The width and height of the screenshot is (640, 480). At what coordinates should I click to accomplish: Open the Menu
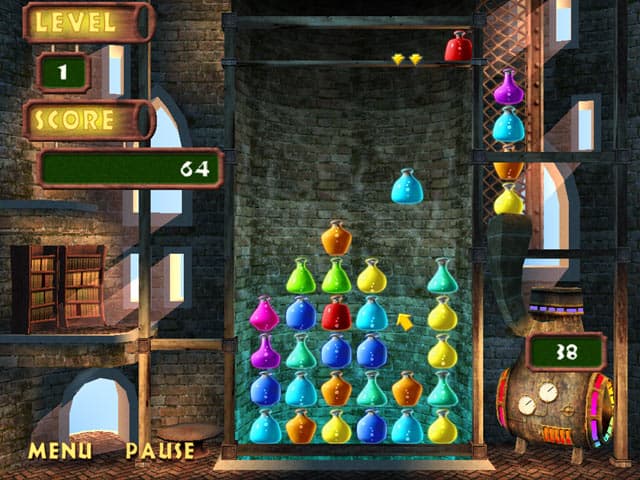[59, 451]
